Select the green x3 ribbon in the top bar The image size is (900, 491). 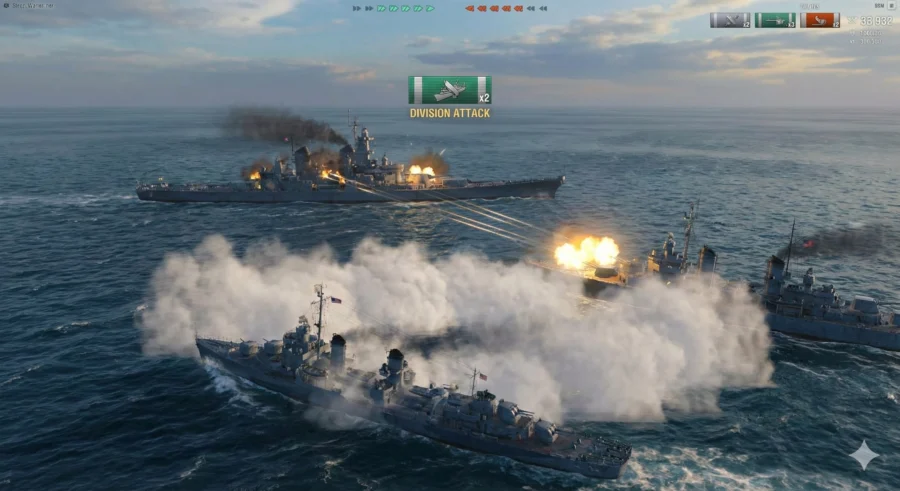point(774,20)
